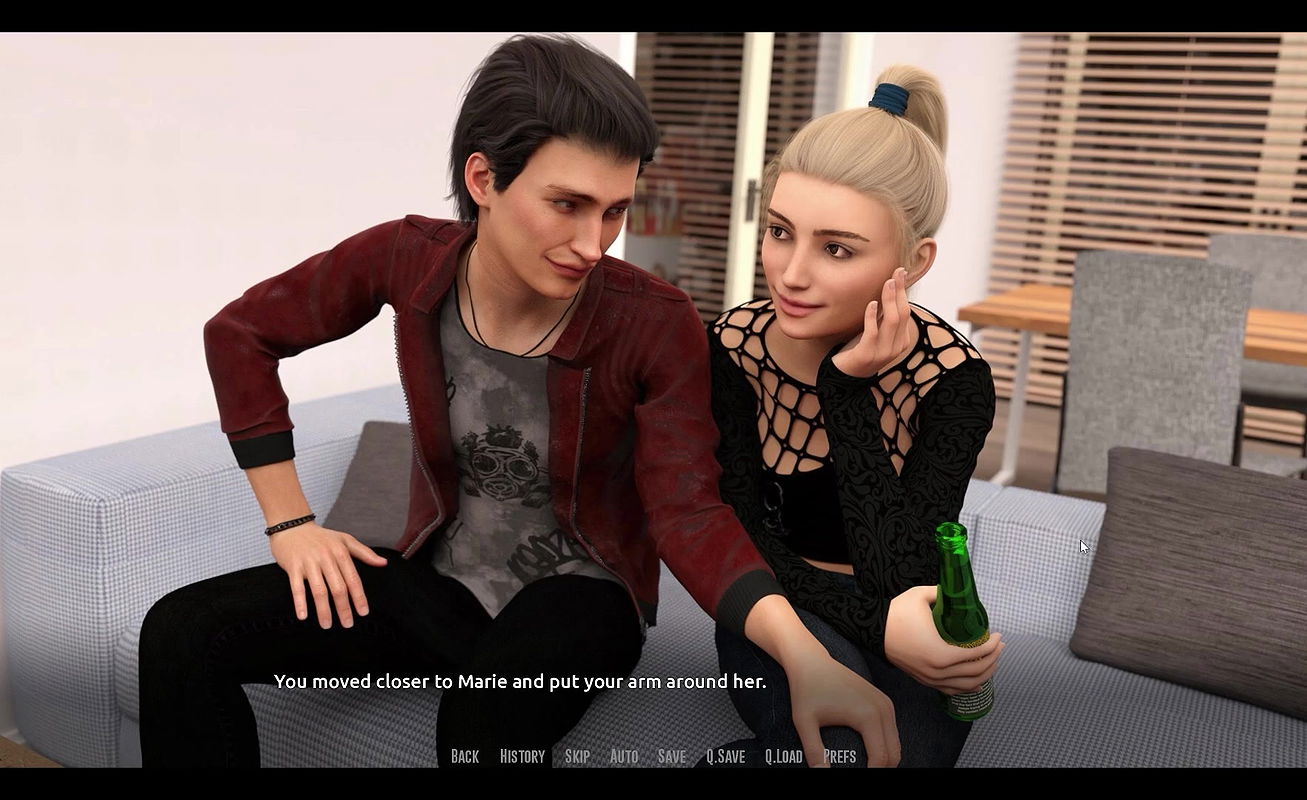Load the last quick save with Q.Load
This screenshot has width=1307, height=800.
[784, 756]
